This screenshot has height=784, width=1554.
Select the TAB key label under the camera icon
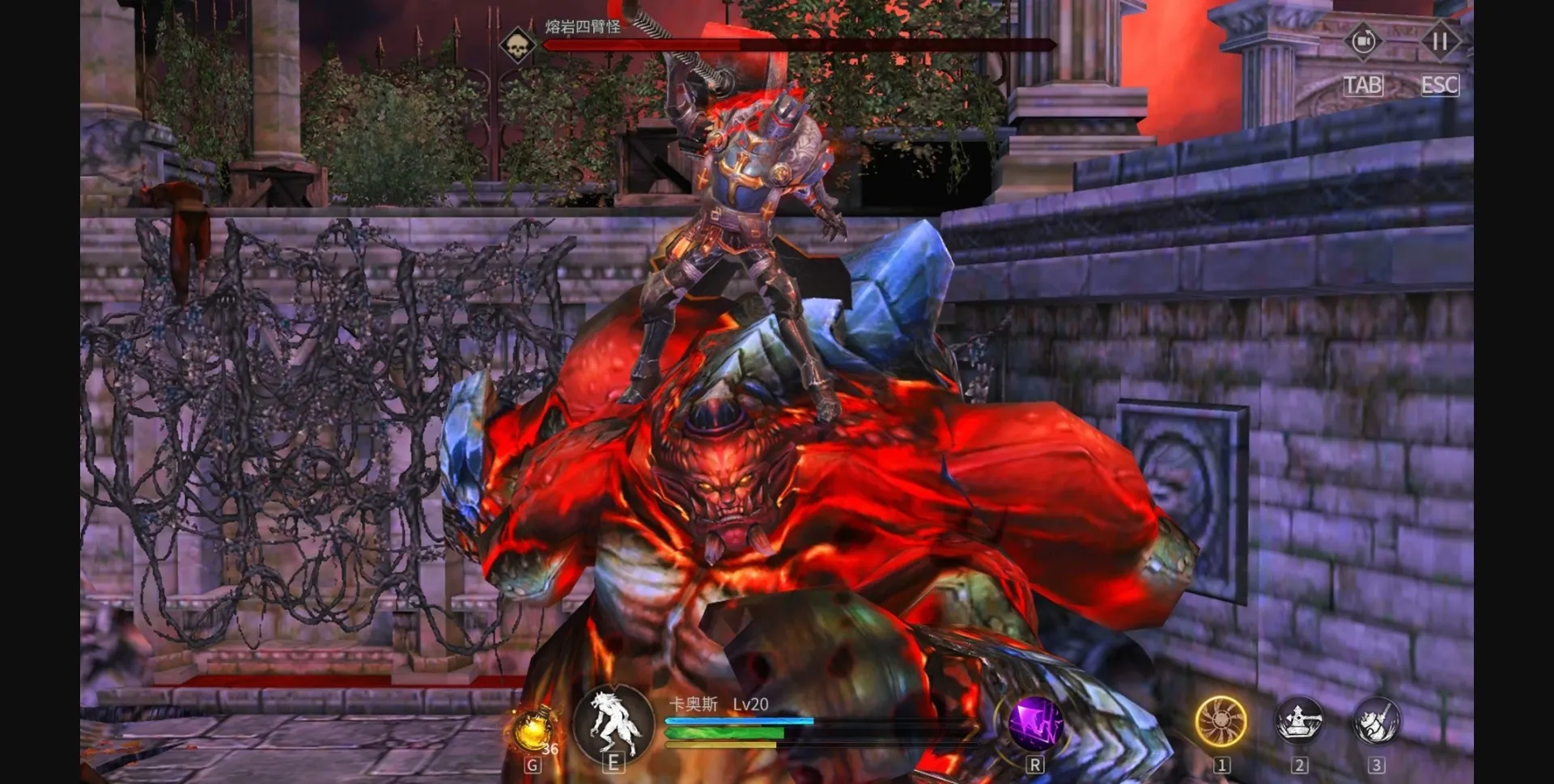1365,84
